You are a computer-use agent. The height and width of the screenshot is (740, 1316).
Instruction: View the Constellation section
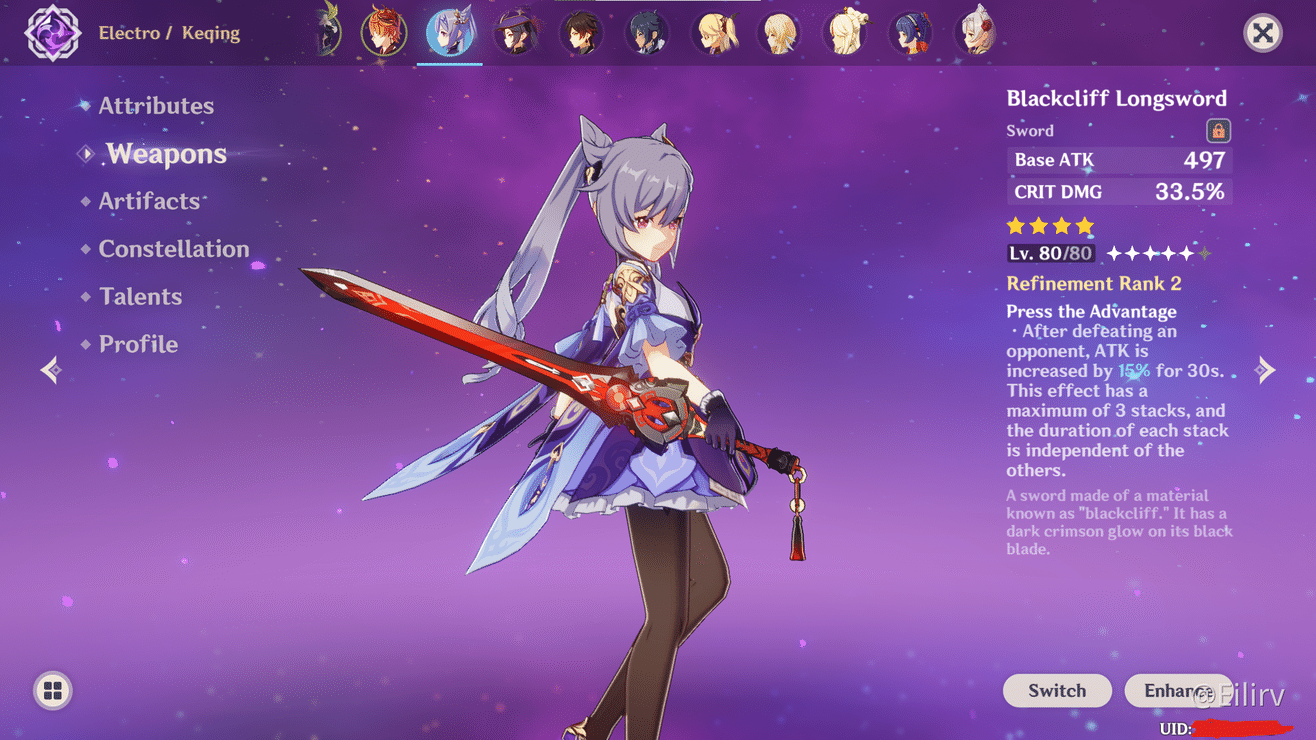click(x=174, y=249)
